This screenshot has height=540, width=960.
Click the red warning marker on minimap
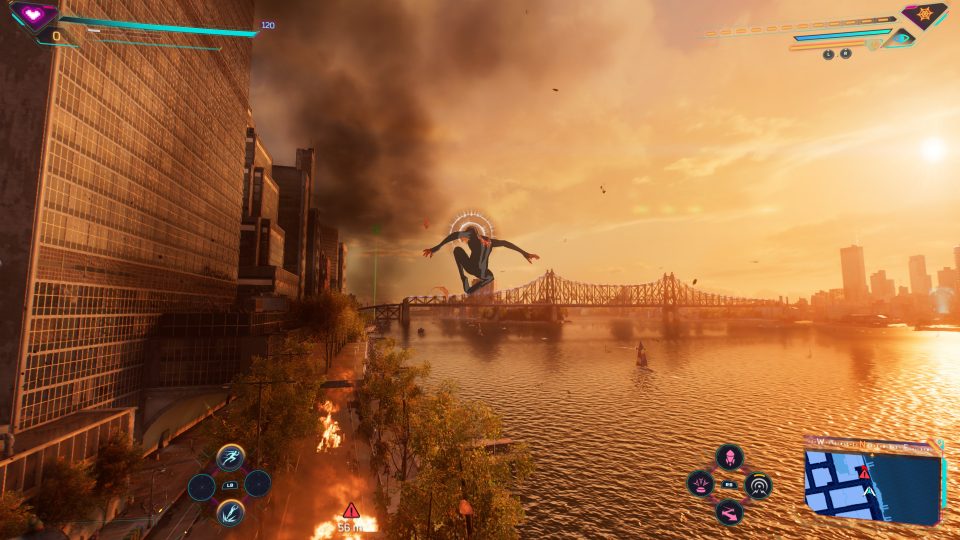click(x=865, y=471)
